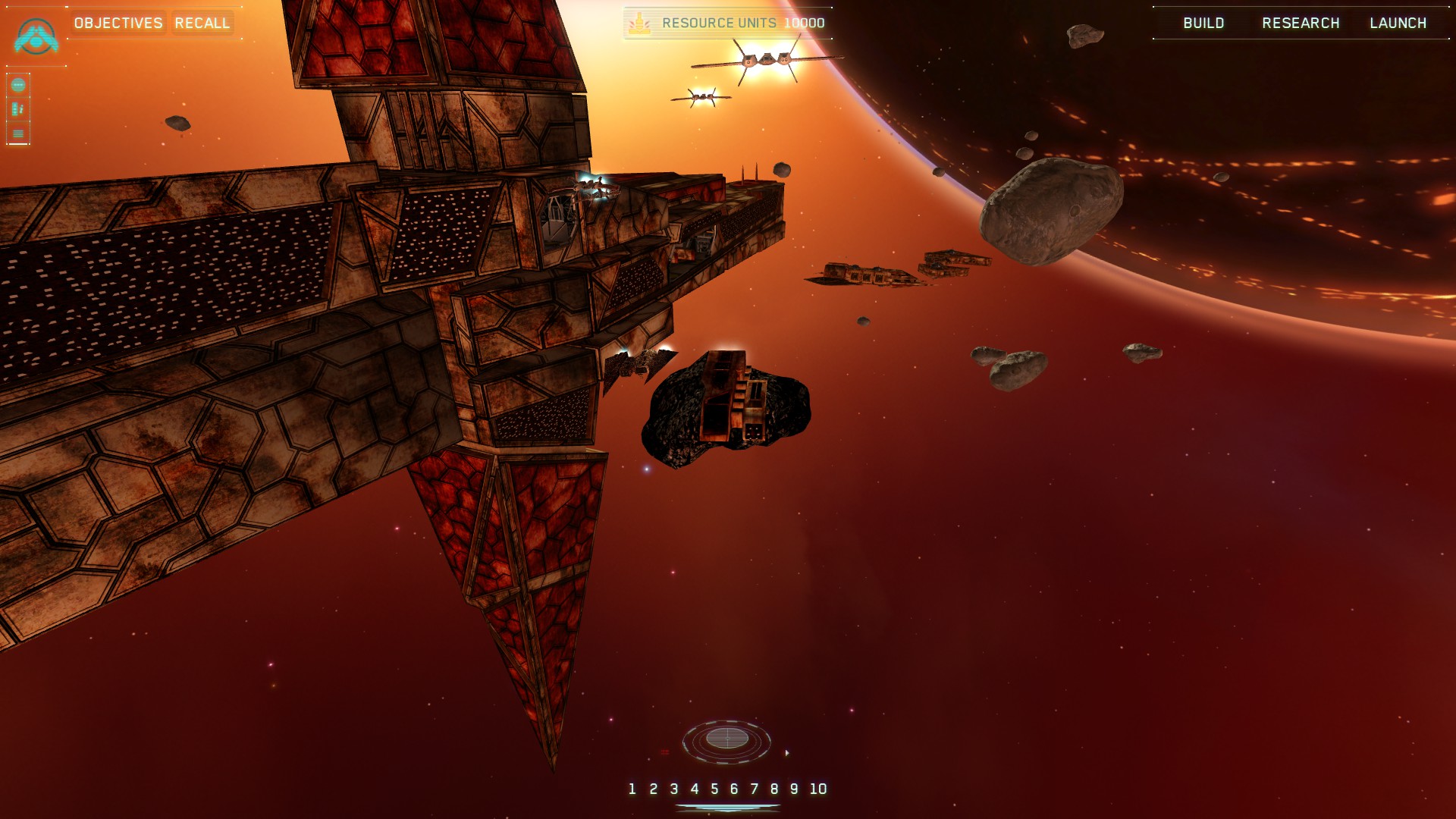Open the Research menu

1301,24
